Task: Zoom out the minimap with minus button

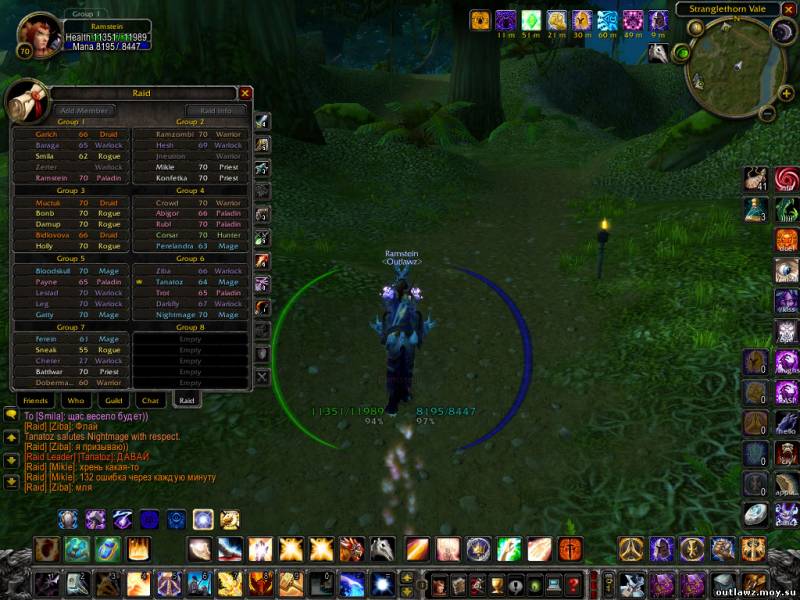Action: coord(769,114)
